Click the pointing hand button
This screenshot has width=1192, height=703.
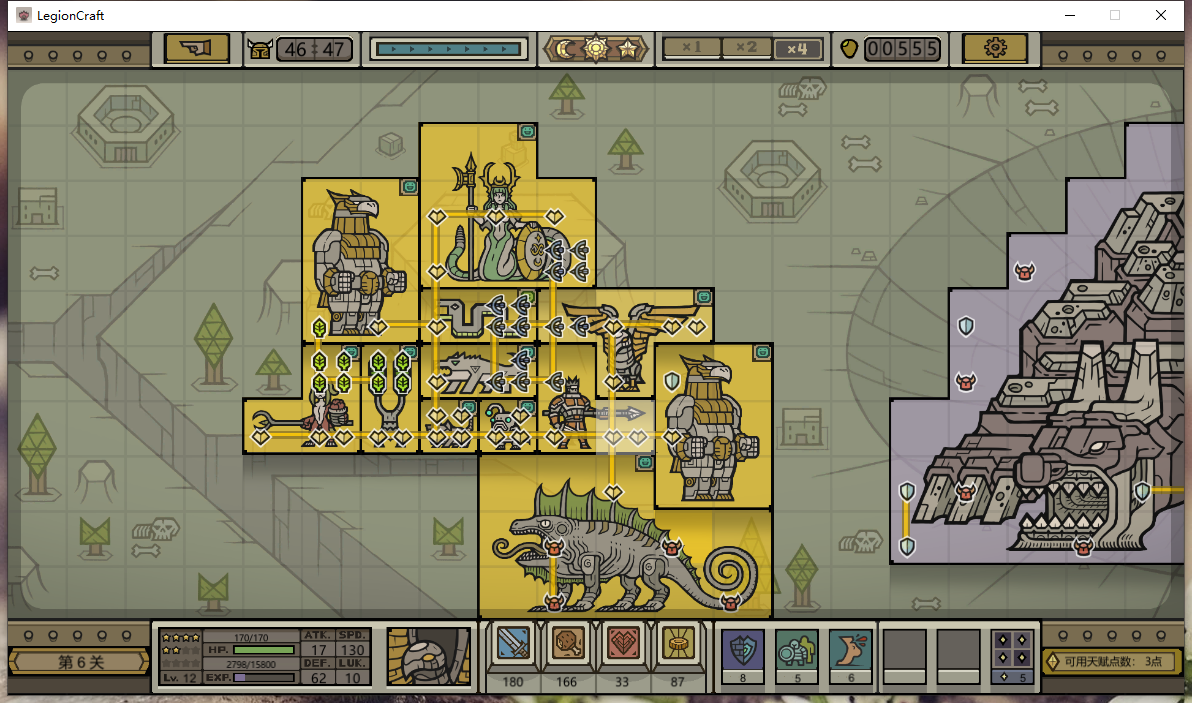(x=196, y=48)
